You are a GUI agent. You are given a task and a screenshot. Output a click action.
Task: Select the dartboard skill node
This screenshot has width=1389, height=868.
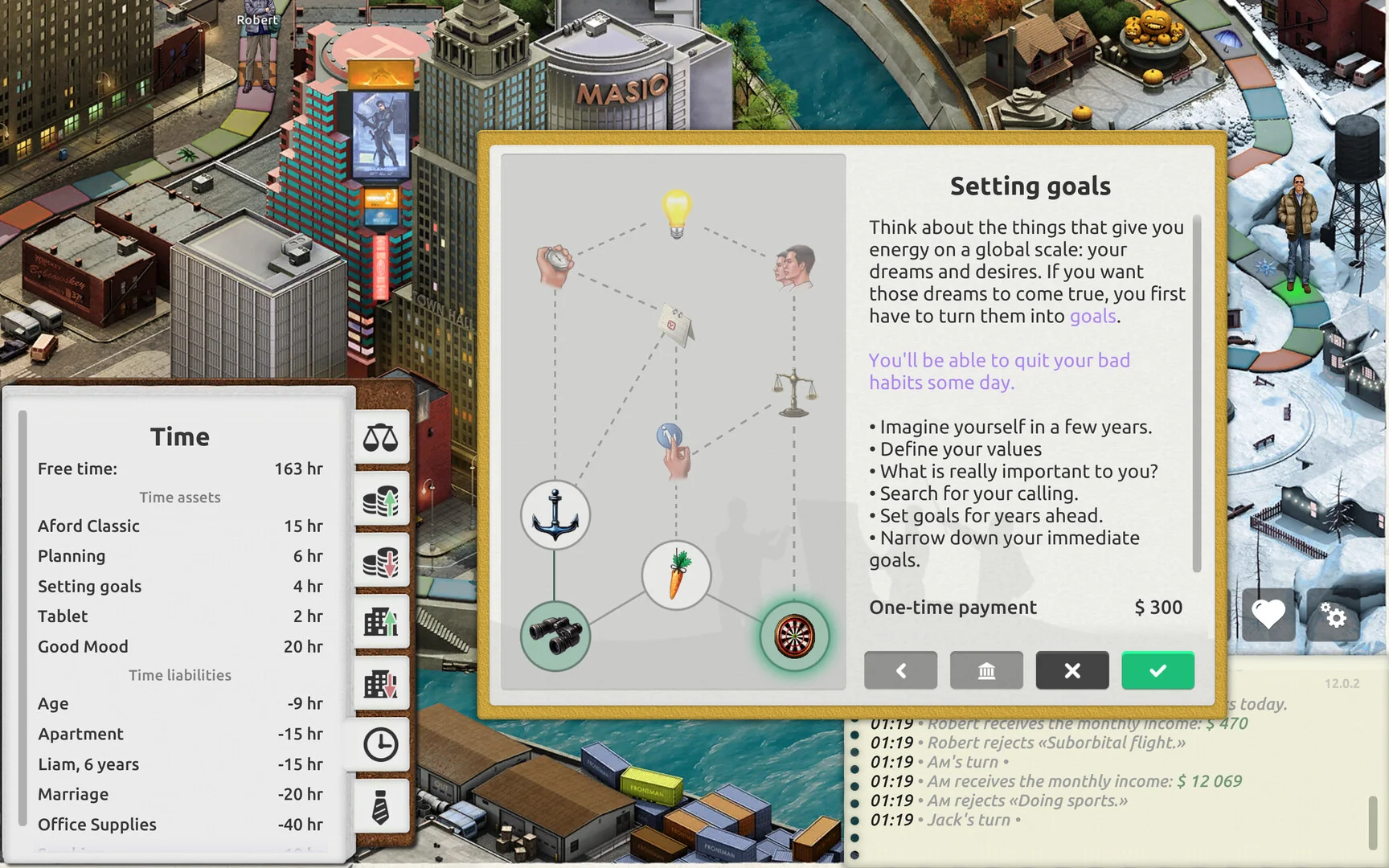[794, 637]
